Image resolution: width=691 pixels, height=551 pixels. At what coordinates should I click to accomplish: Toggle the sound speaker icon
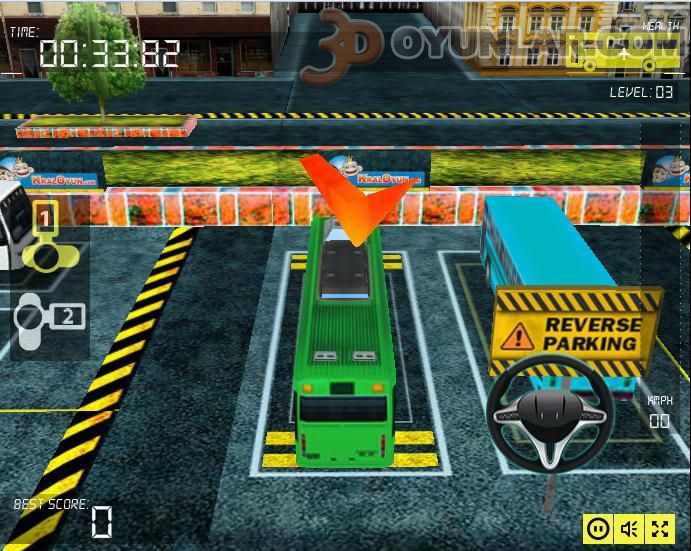(x=629, y=528)
